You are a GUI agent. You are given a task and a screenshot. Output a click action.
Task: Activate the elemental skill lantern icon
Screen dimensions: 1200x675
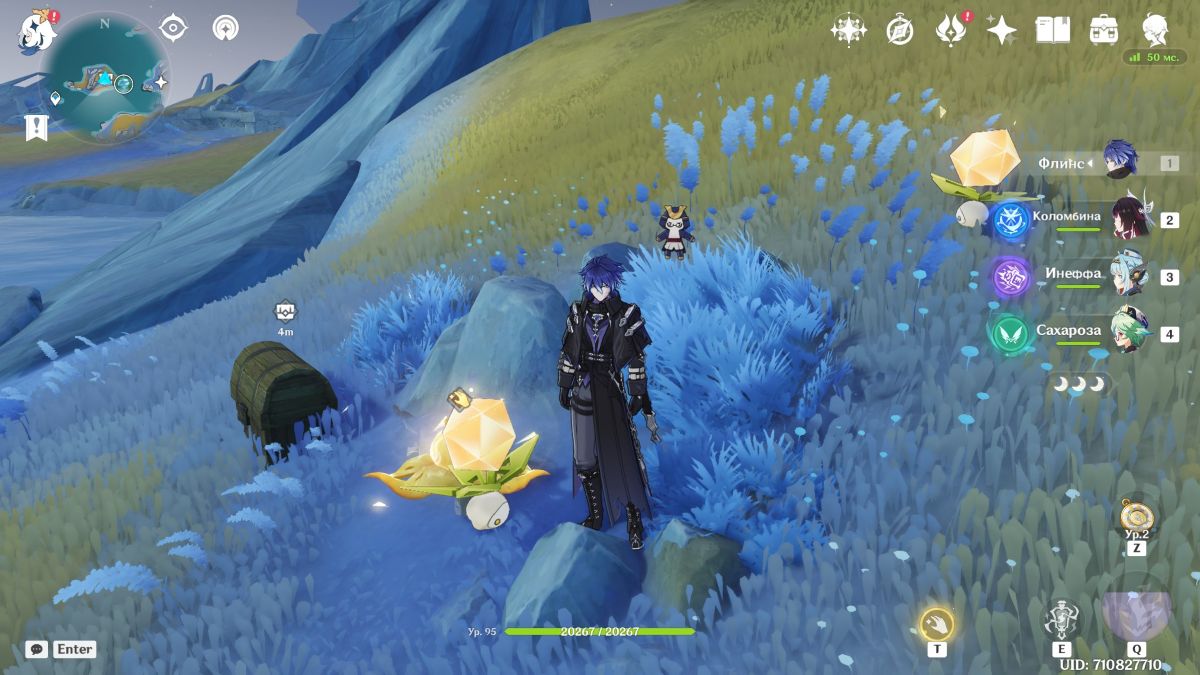point(1061,620)
